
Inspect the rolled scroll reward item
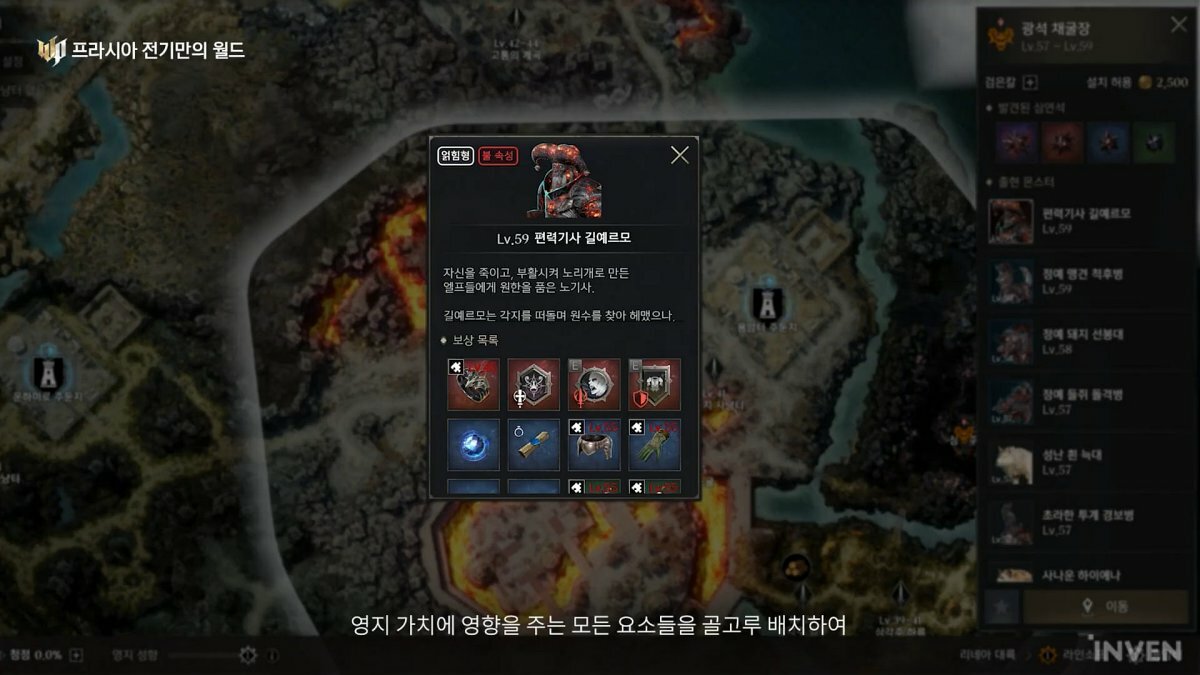click(x=533, y=445)
